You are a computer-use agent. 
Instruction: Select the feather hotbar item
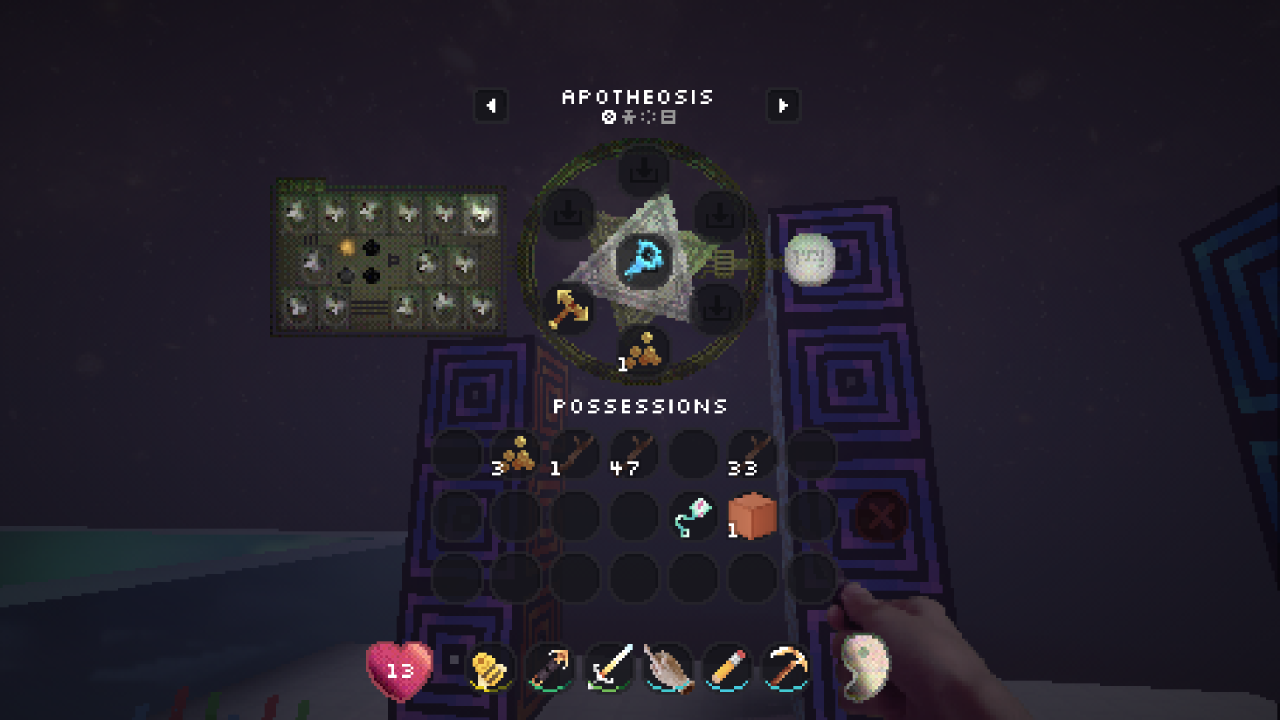click(669, 666)
